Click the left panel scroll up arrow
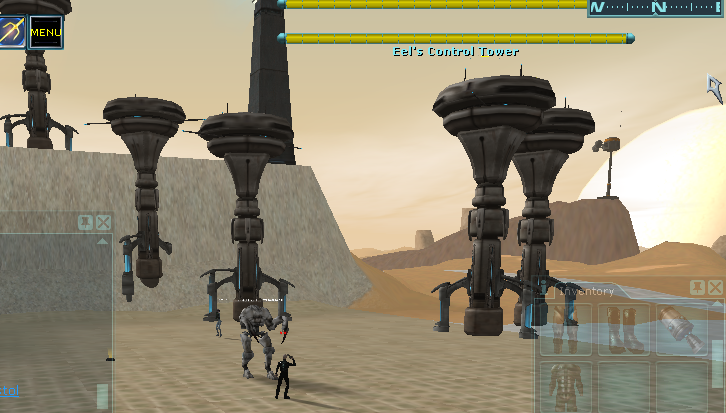The height and width of the screenshot is (413, 726). (x=103, y=241)
